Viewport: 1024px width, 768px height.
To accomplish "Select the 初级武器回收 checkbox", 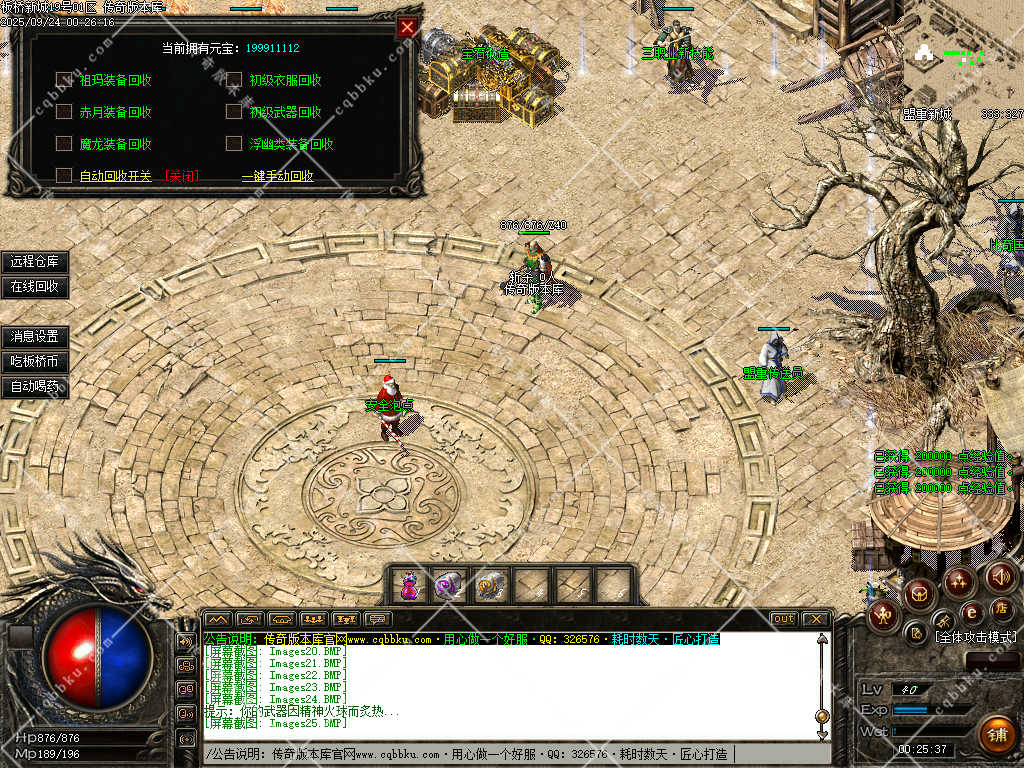I will coord(234,112).
